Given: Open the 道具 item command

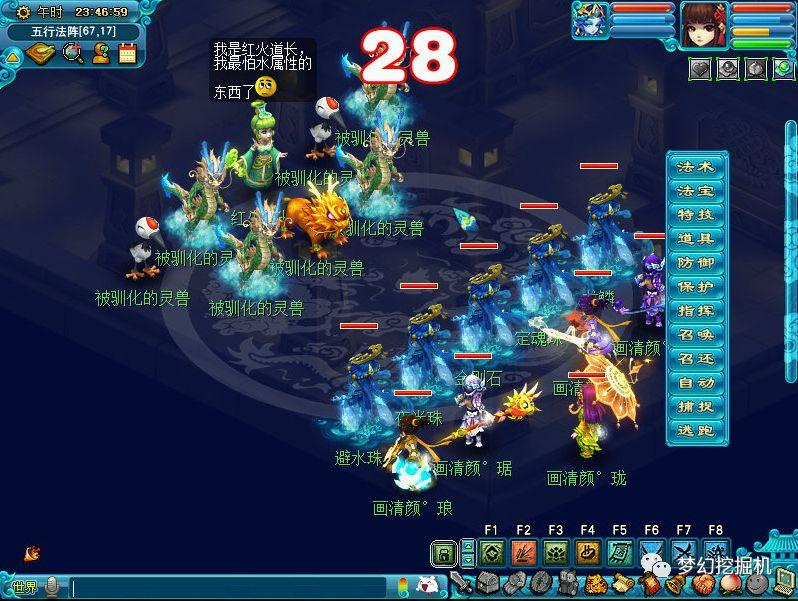Looking at the screenshot, I should pyautogui.click(x=694, y=238).
